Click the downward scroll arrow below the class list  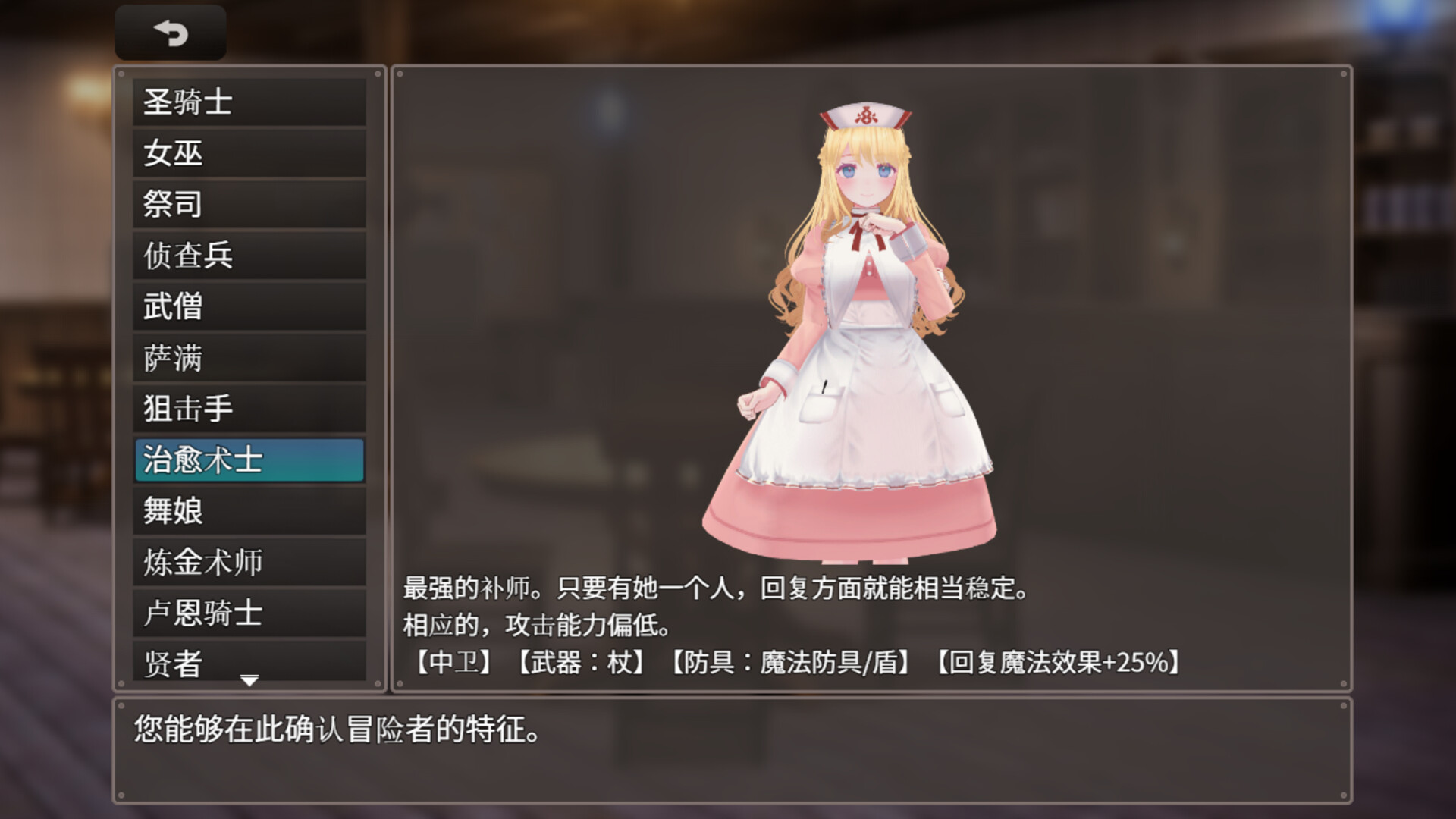(x=249, y=680)
